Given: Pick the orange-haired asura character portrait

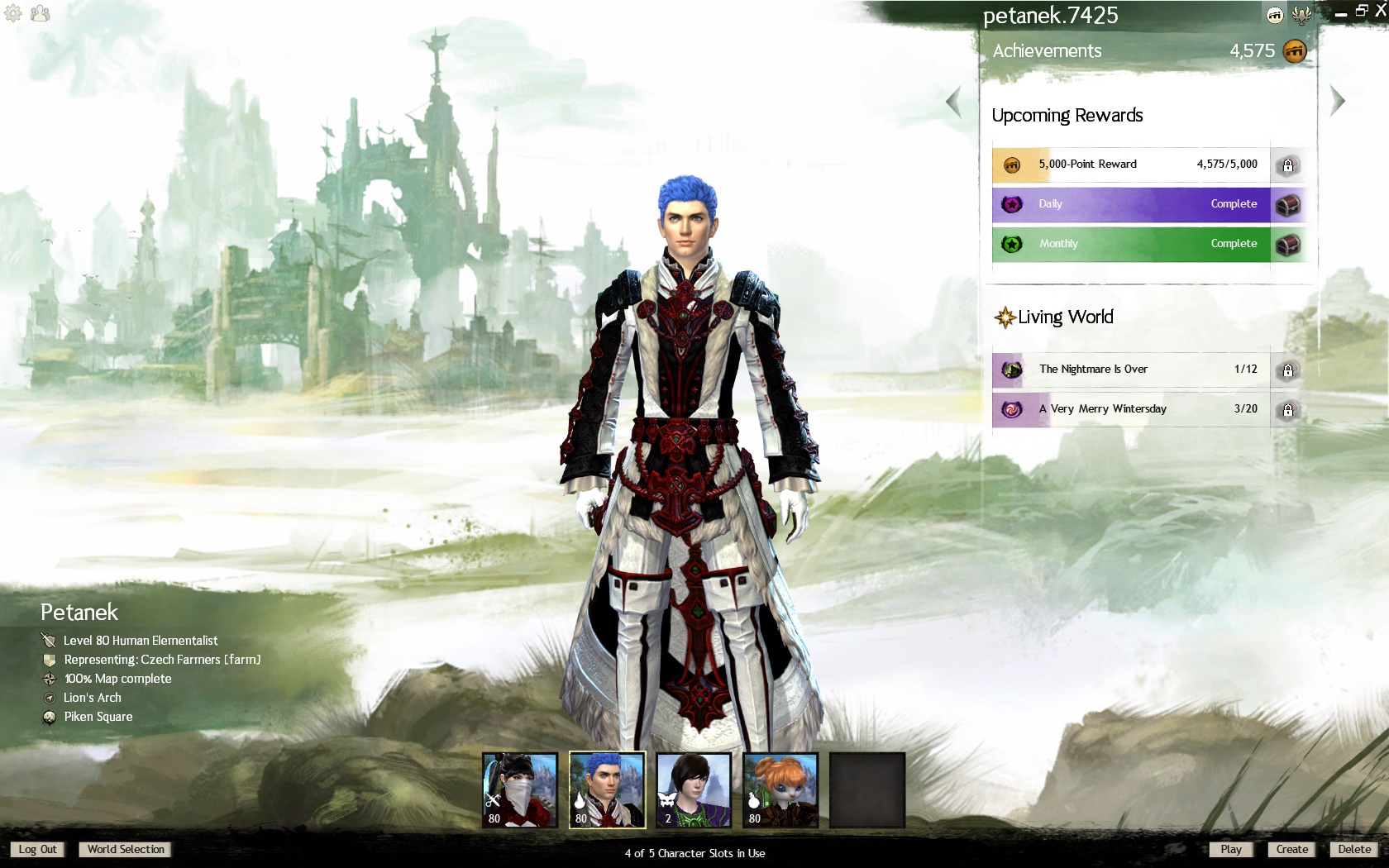Looking at the screenshot, I should (x=780, y=789).
